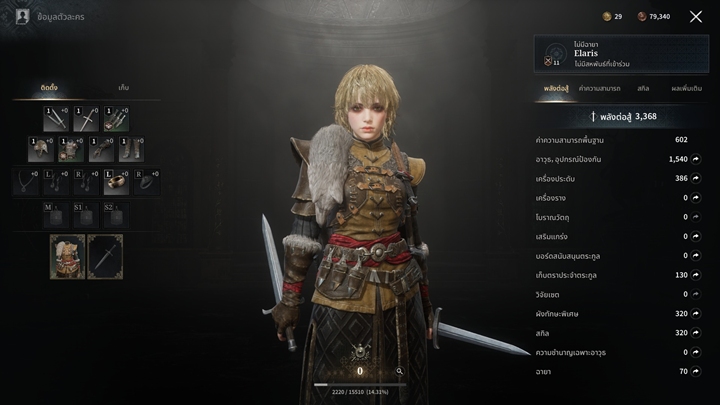Viewport: 720px width, 405px height.
Task: Go to อาวุธ, อุปกรณ์ป้องกัน details arrow
Action: coord(696,159)
